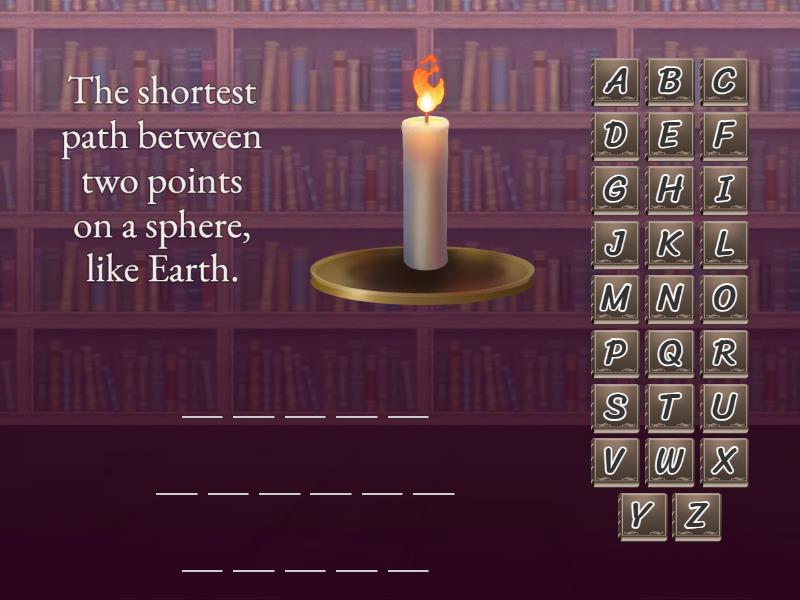
Task: Pick the letter K tile
Action: pyautogui.click(x=670, y=244)
